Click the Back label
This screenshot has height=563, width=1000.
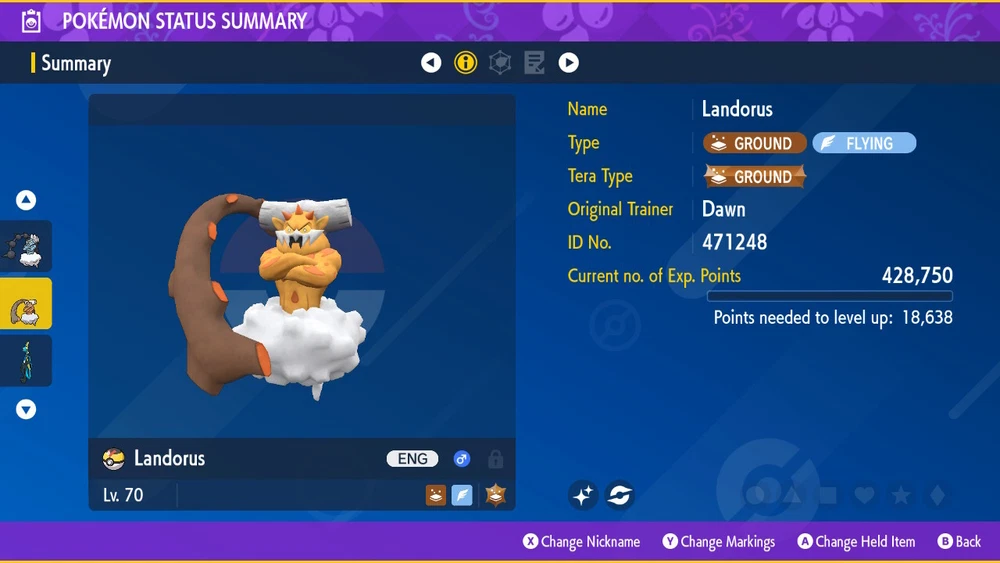[x=968, y=542]
